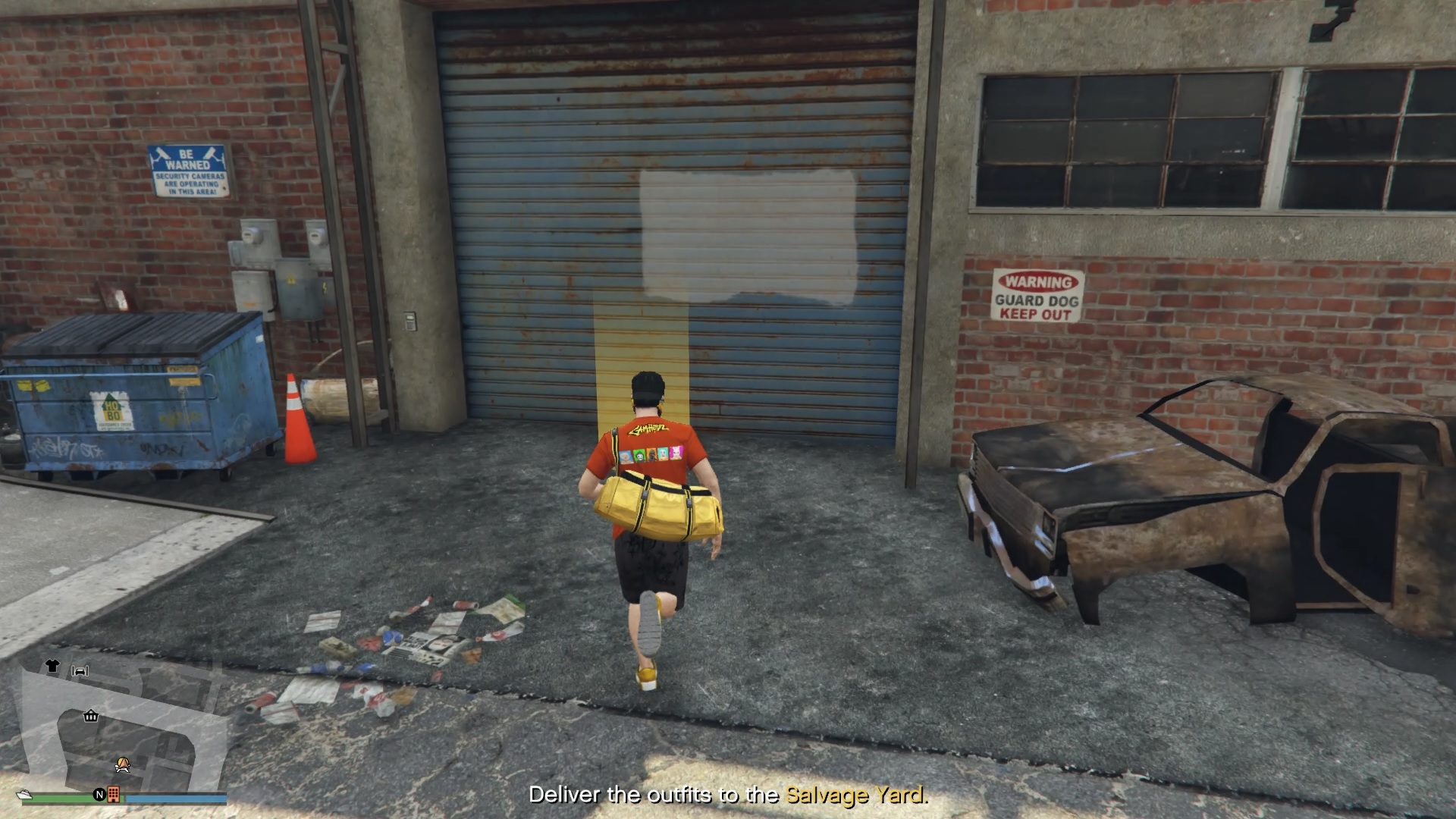Viewport: 1456px width, 819px height.
Task: Open the shopping basket store blip on minimap
Action: click(91, 716)
